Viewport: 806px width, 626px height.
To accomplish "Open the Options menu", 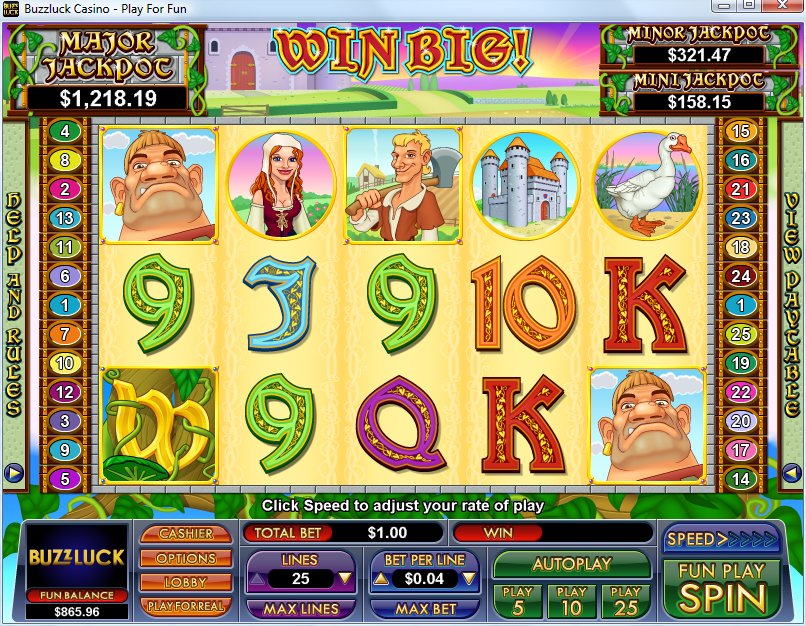I will click(186, 558).
